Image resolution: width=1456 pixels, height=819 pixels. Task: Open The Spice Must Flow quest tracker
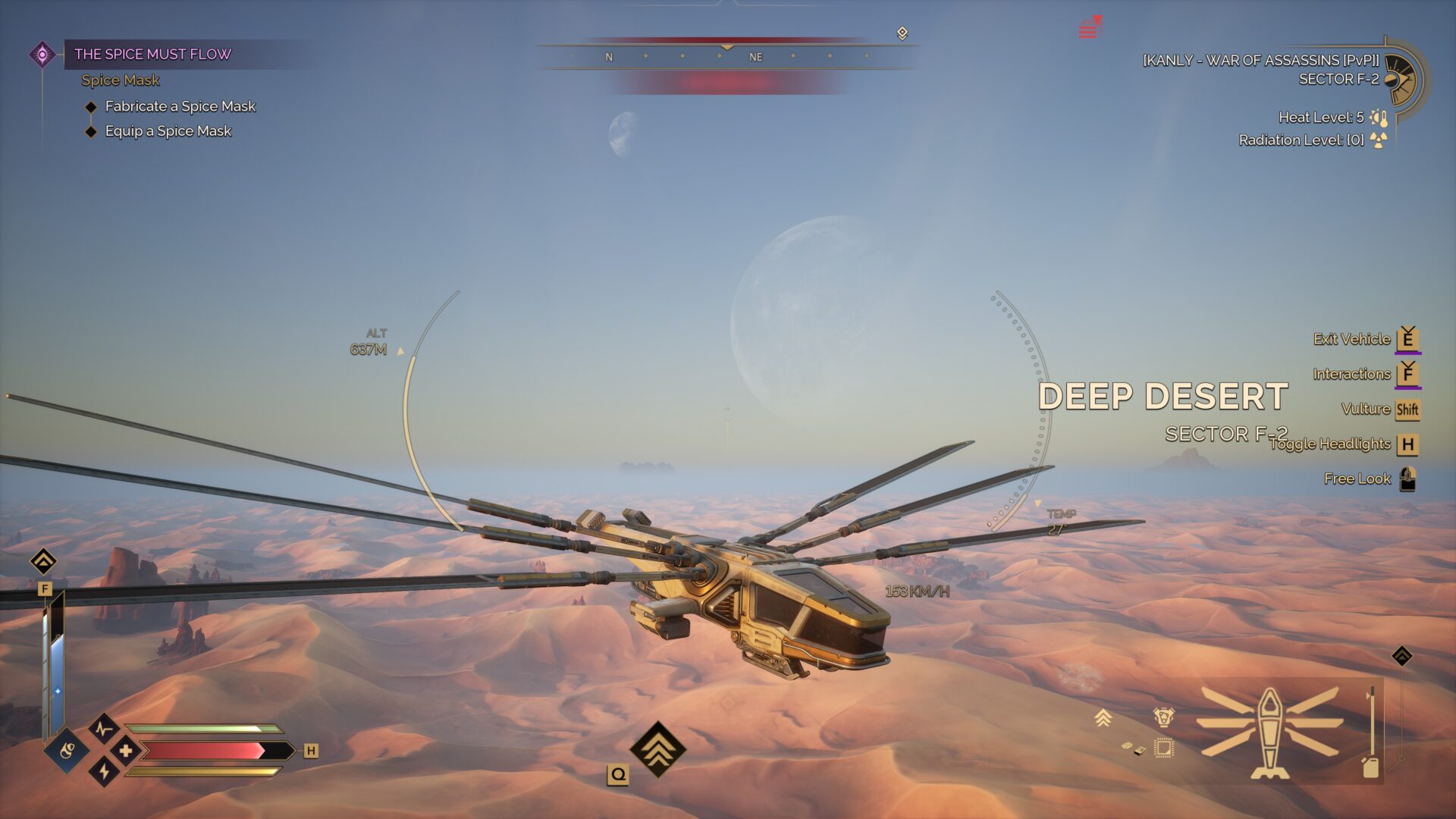152,54
